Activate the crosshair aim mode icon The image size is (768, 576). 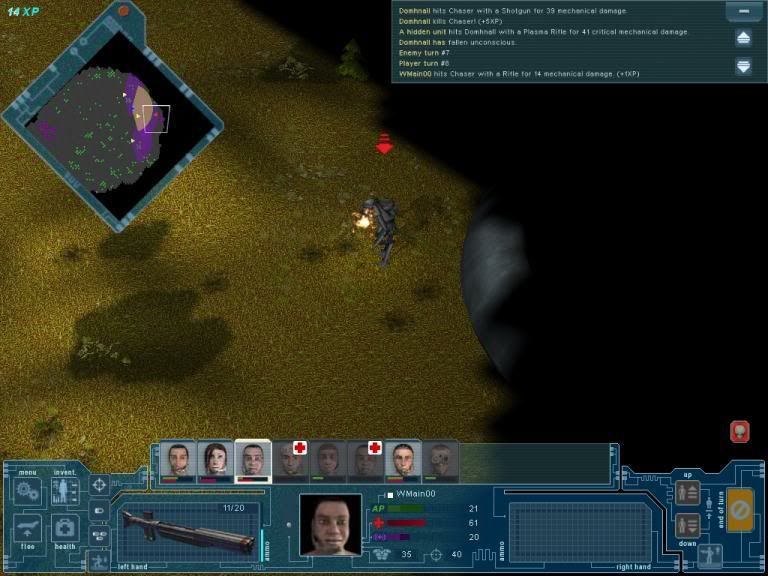pyautogui.click(x=99, y=486)
